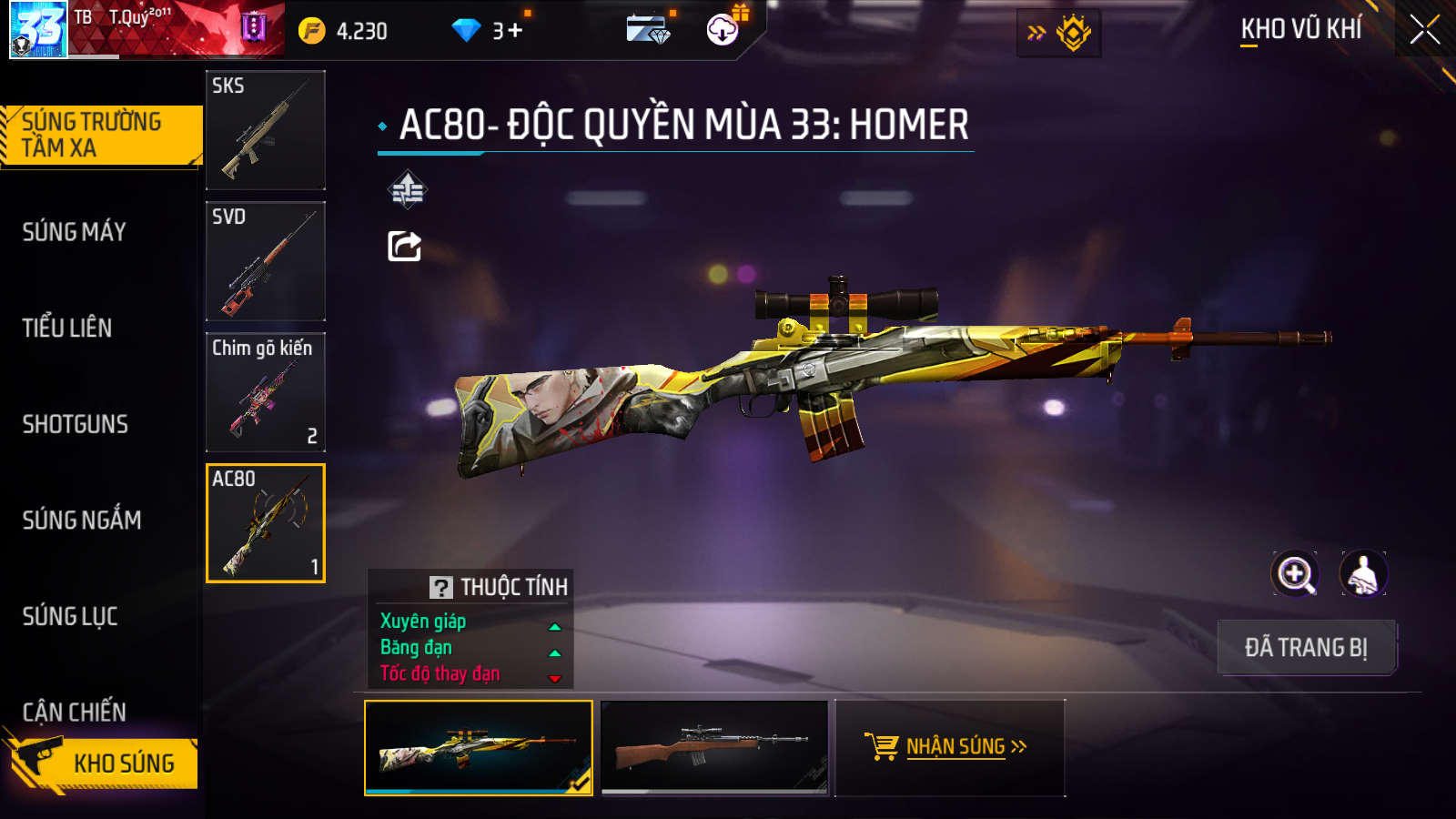
Task: Open the Cận Chiến melee category
Action: [75, 712]
